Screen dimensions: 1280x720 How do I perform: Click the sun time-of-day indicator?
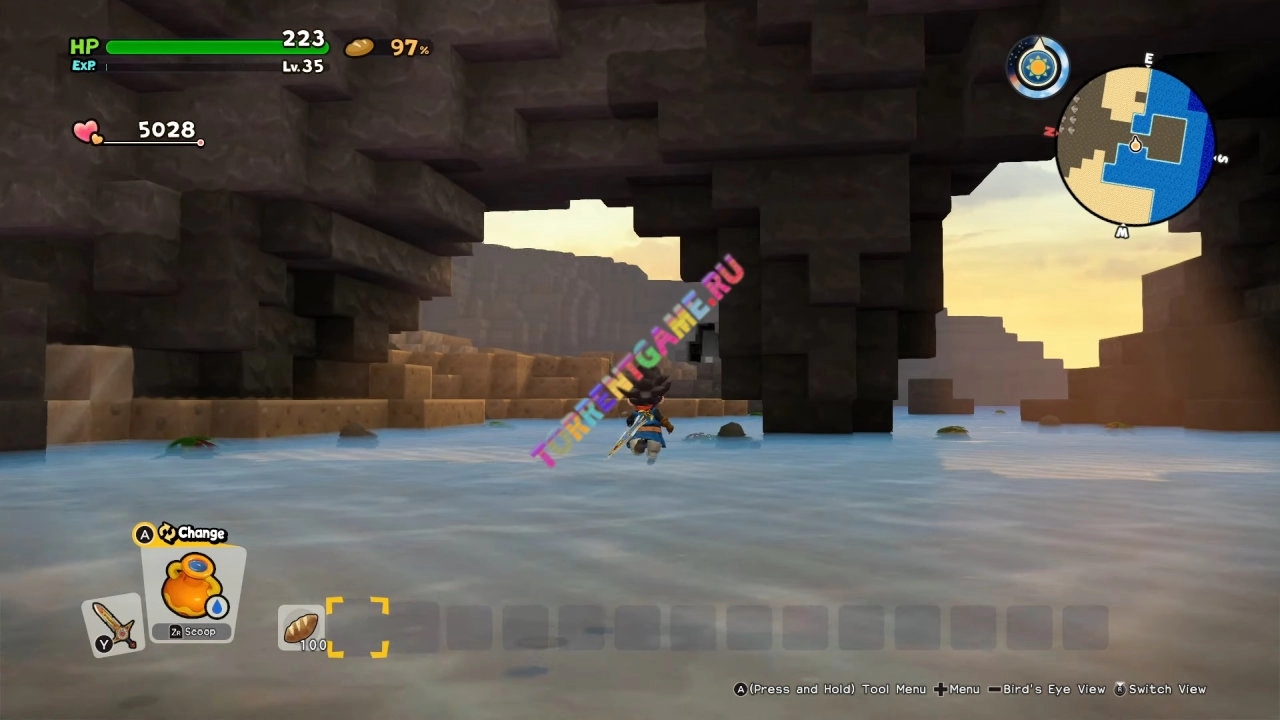click(x=1037, y=67)
